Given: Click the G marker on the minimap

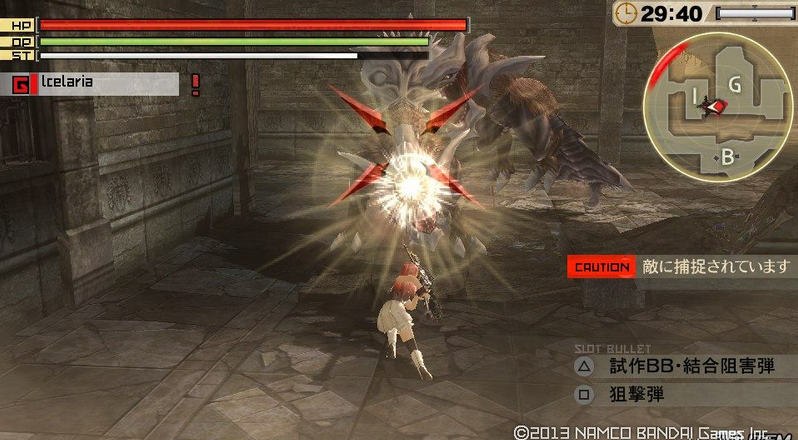Looking at the screenshot, I should 734,85.
